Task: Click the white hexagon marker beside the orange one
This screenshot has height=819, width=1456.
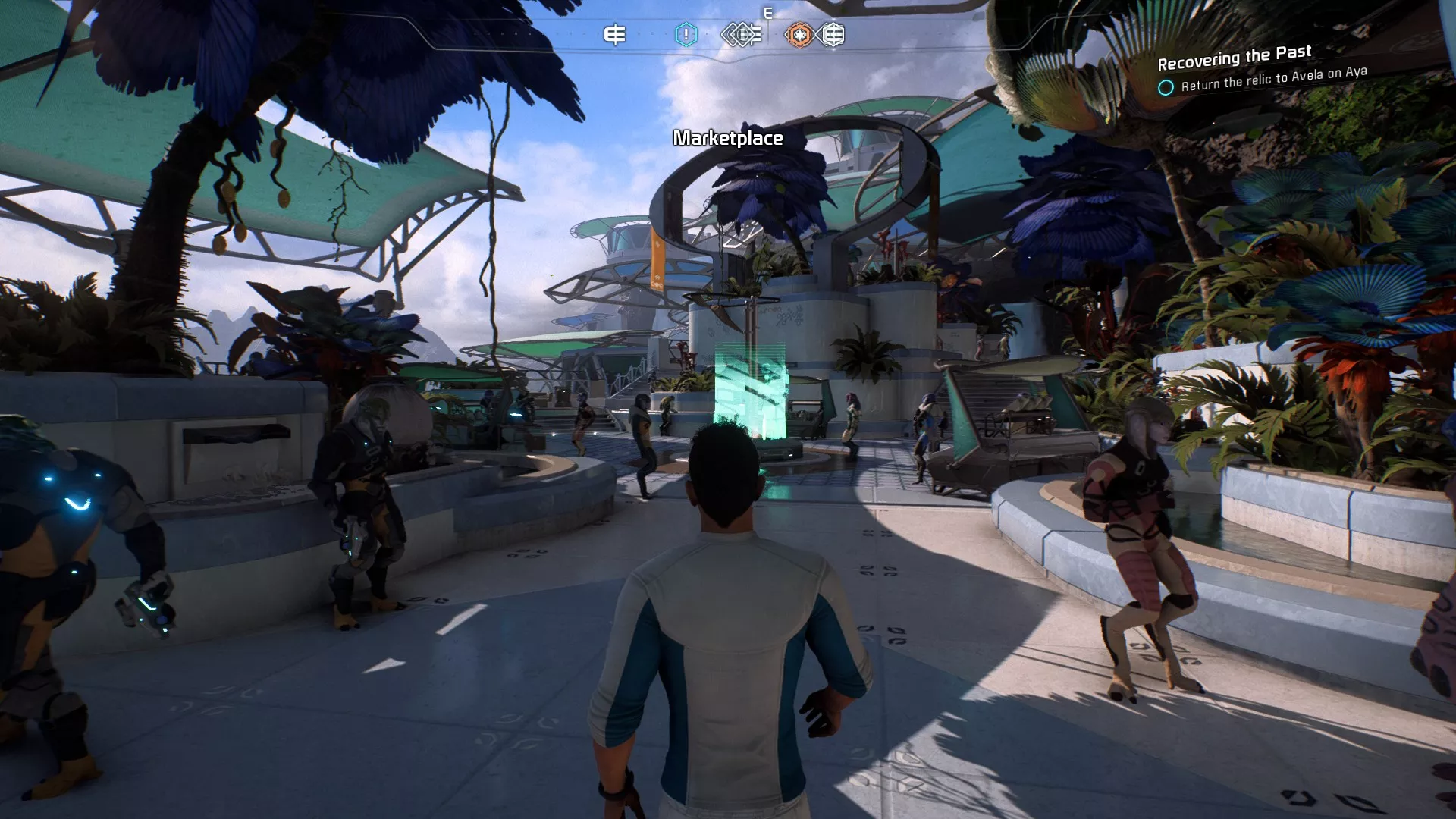Action: pos(833,34)
